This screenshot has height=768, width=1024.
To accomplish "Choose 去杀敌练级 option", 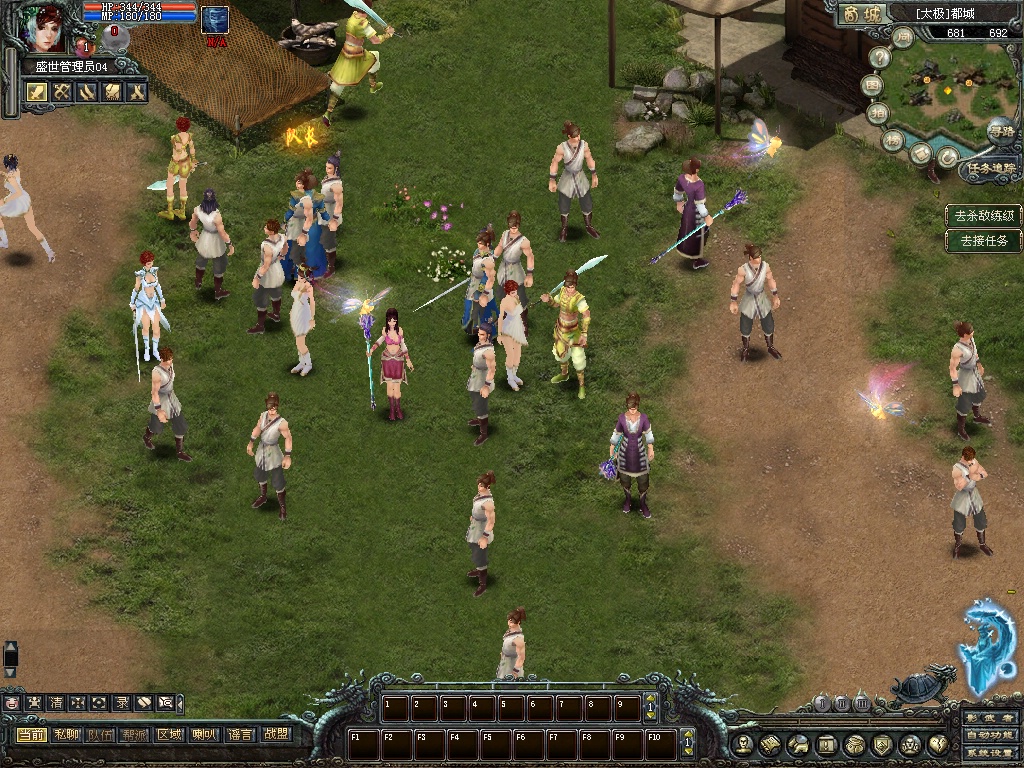I will coord(984,215).
